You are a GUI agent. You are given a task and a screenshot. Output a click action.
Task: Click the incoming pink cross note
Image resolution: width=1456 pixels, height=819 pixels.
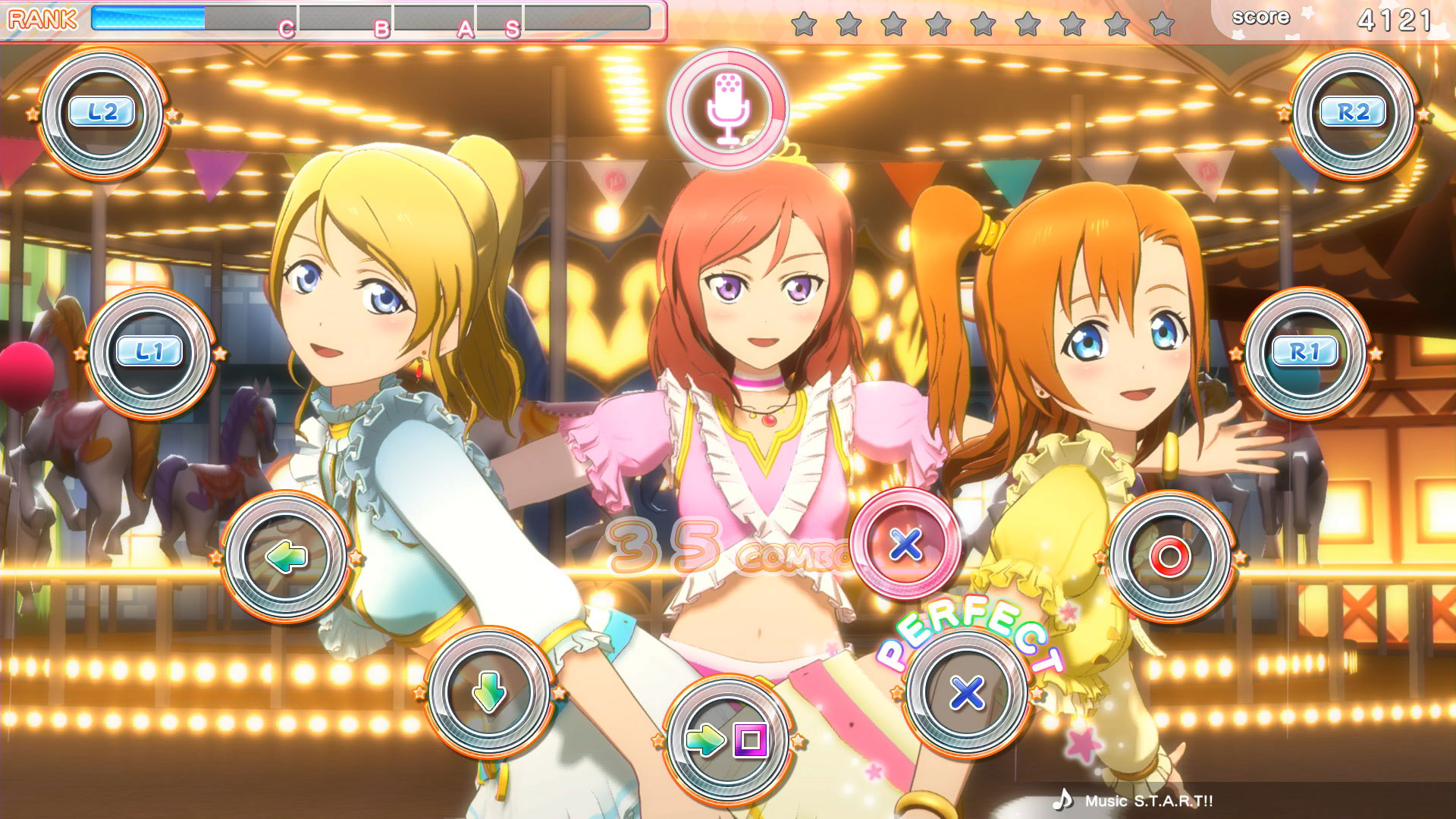905,544
